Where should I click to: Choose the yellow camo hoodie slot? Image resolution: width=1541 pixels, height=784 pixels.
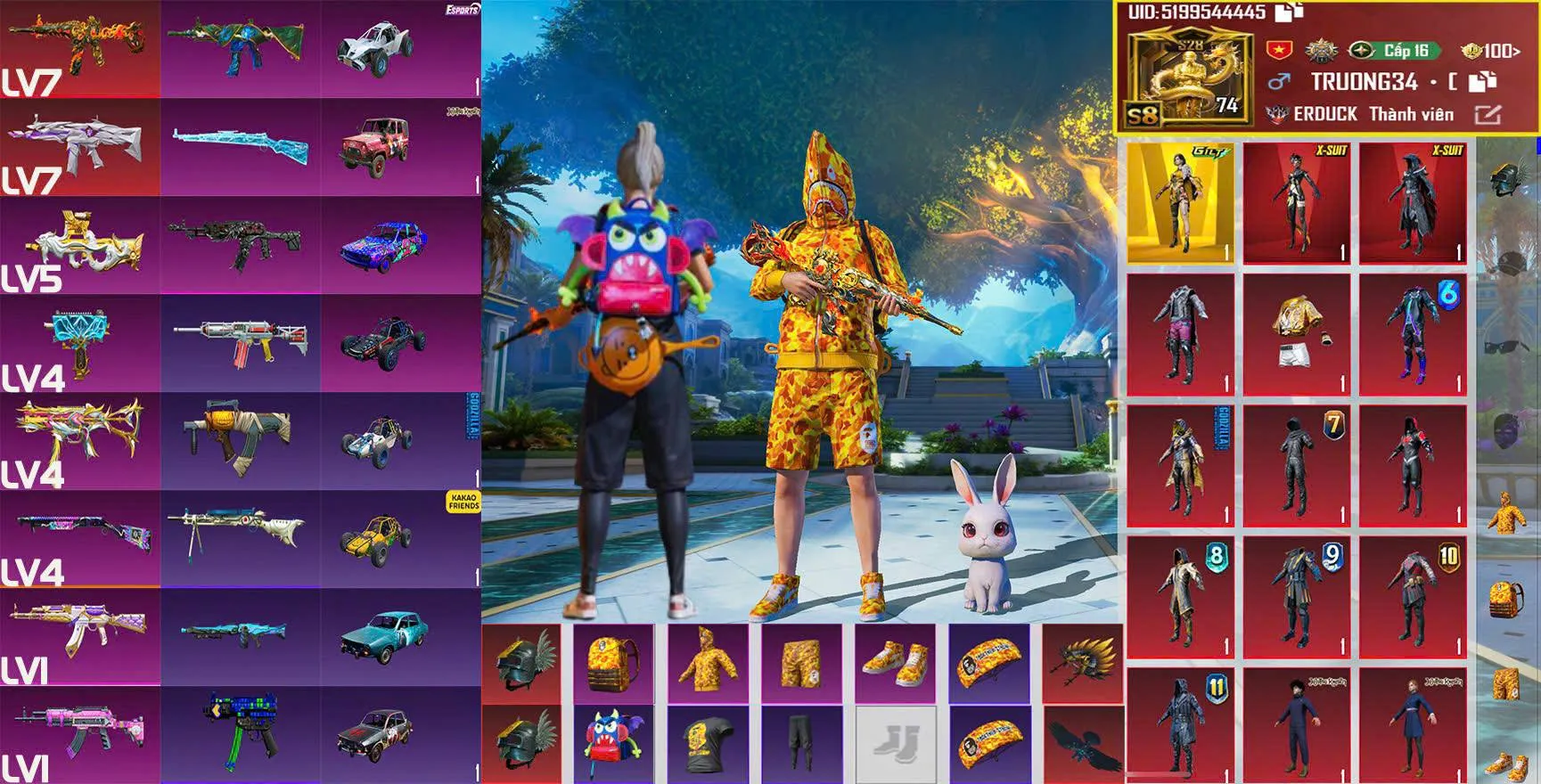708,663
